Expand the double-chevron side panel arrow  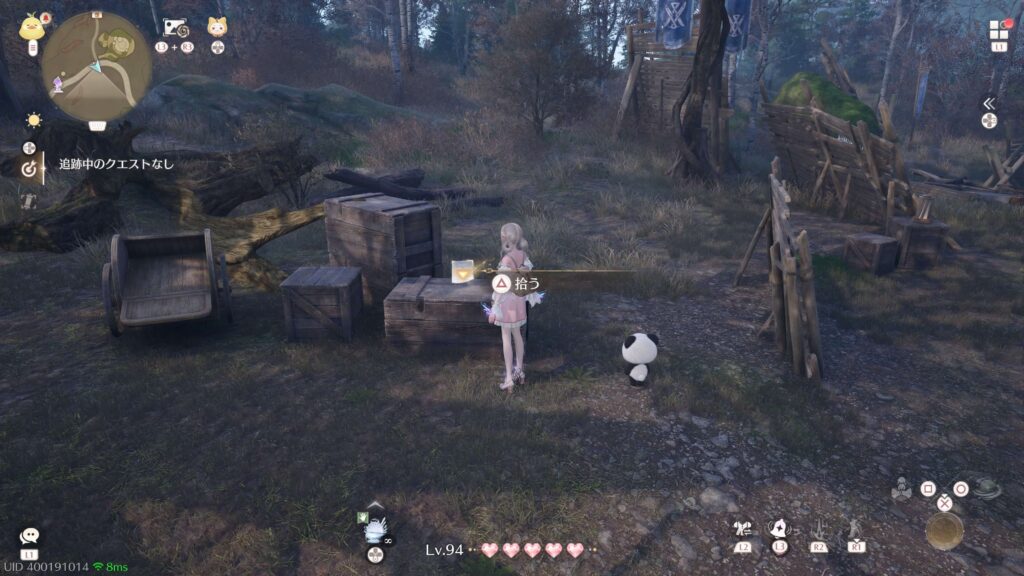tap(989, 103)
